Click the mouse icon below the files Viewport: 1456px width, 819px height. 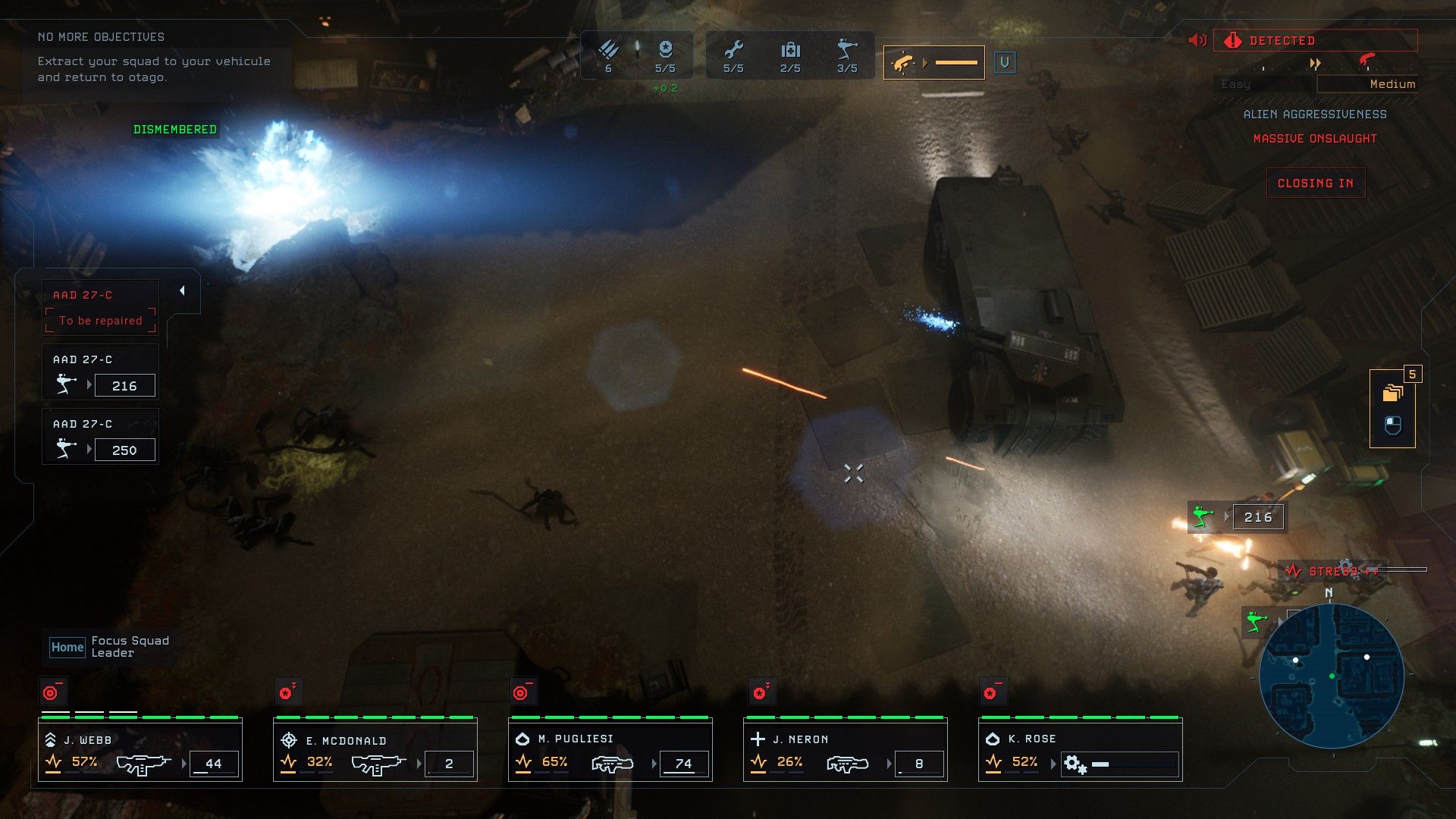(x=1392, y=426)
